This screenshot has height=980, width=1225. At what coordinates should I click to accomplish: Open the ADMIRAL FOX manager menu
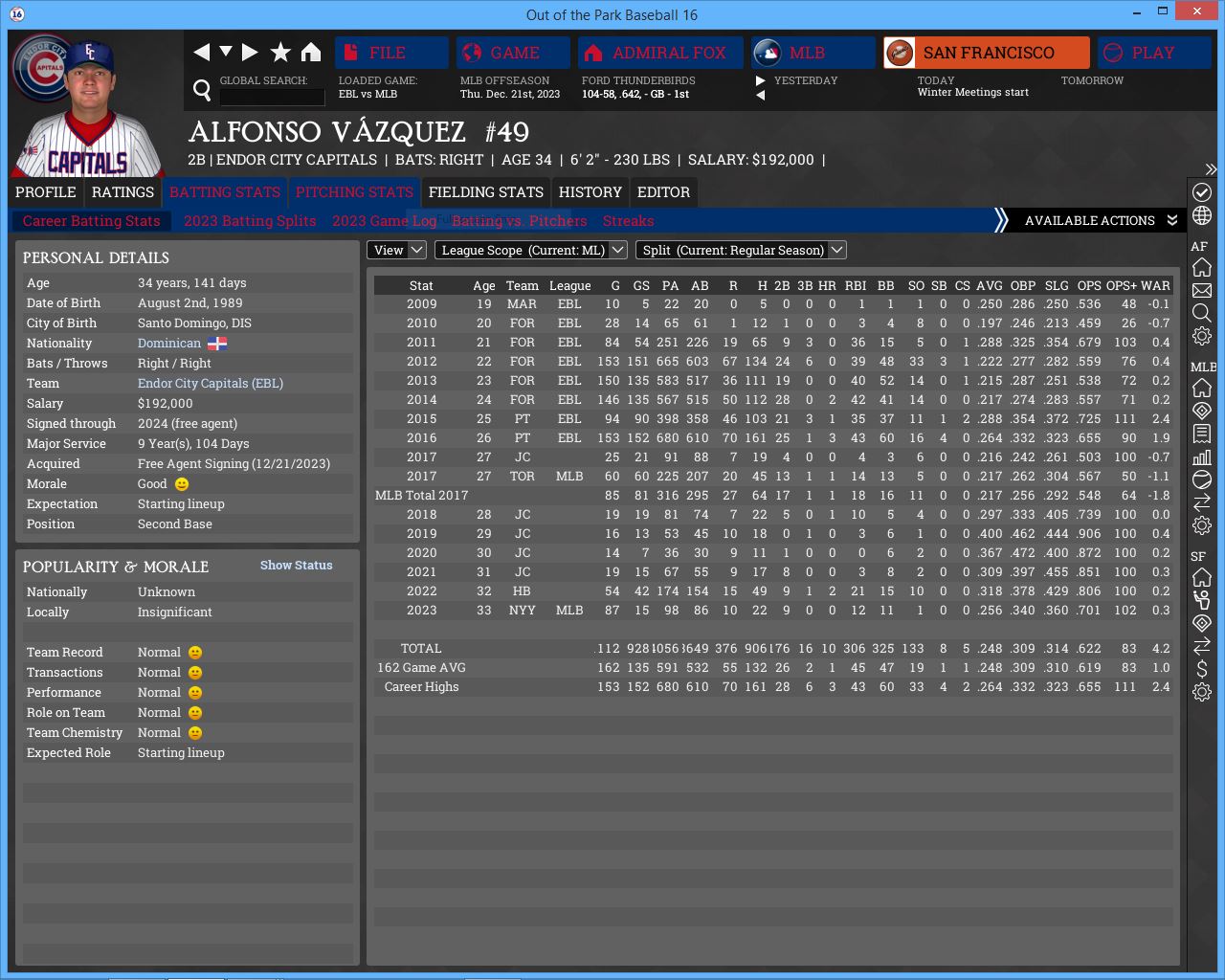[660, 53]
